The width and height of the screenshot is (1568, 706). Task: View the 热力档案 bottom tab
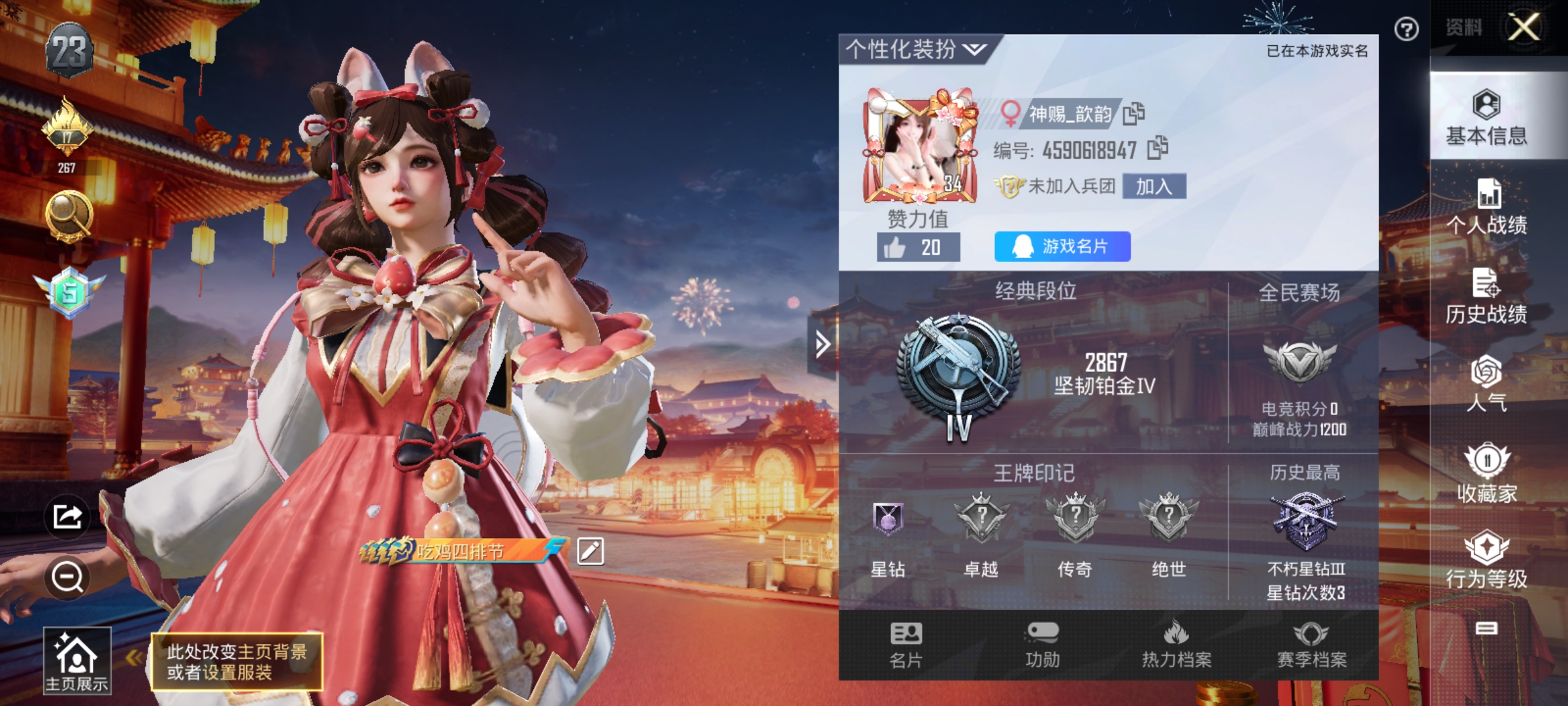pos(1176,645)
